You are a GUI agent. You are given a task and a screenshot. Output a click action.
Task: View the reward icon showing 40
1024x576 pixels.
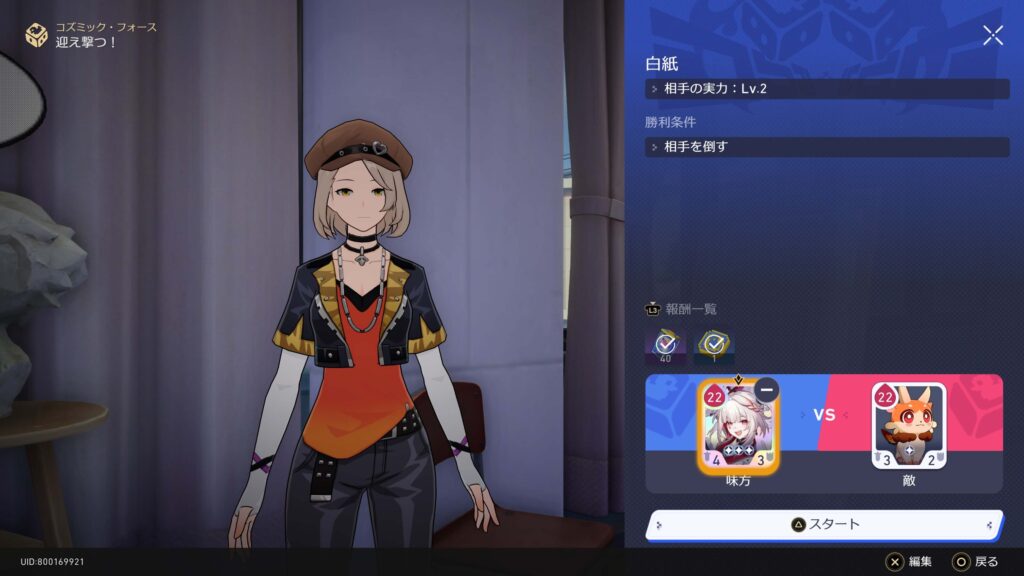coord(665,345)
